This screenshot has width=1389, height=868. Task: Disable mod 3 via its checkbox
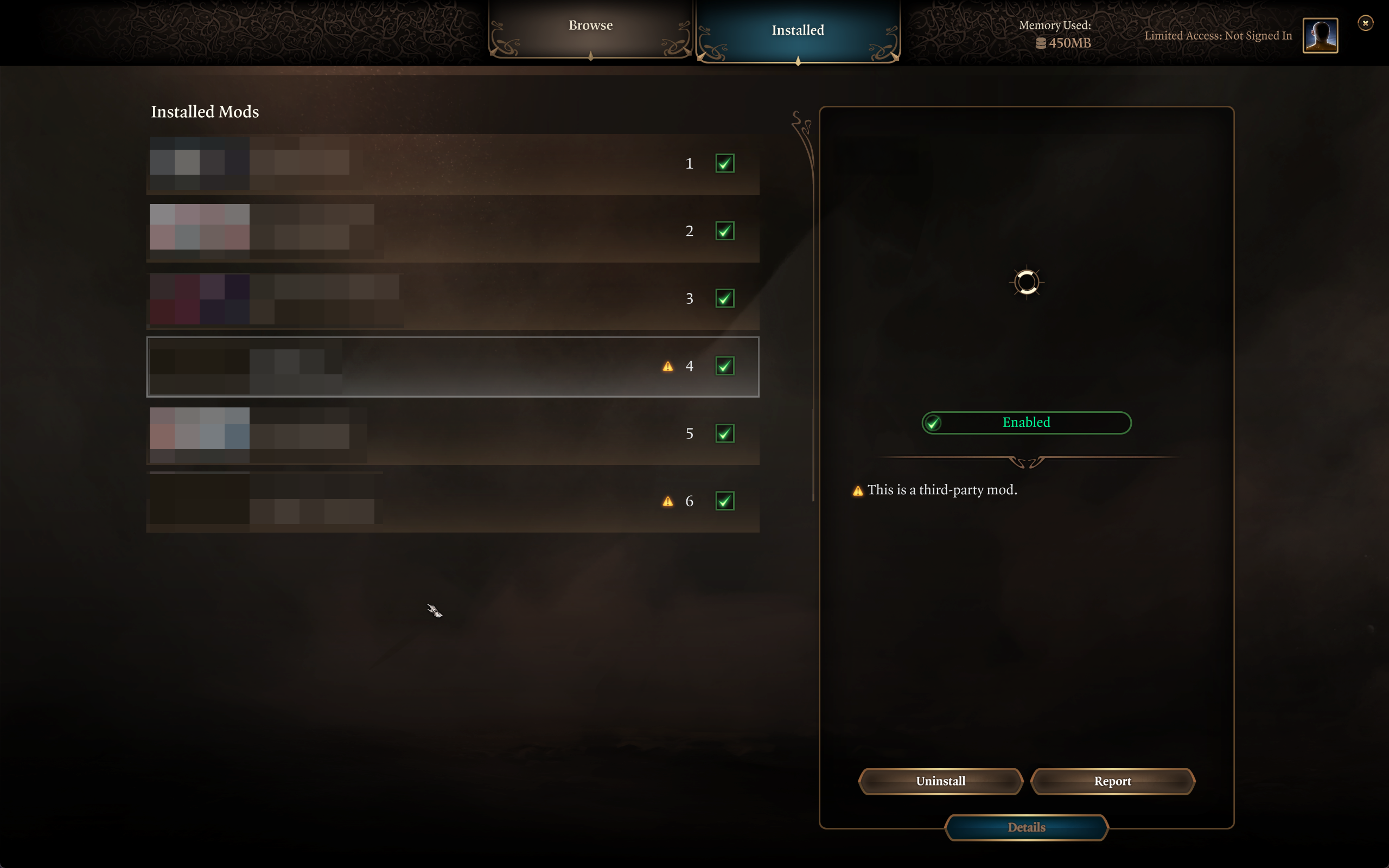[x=724, y=298]
